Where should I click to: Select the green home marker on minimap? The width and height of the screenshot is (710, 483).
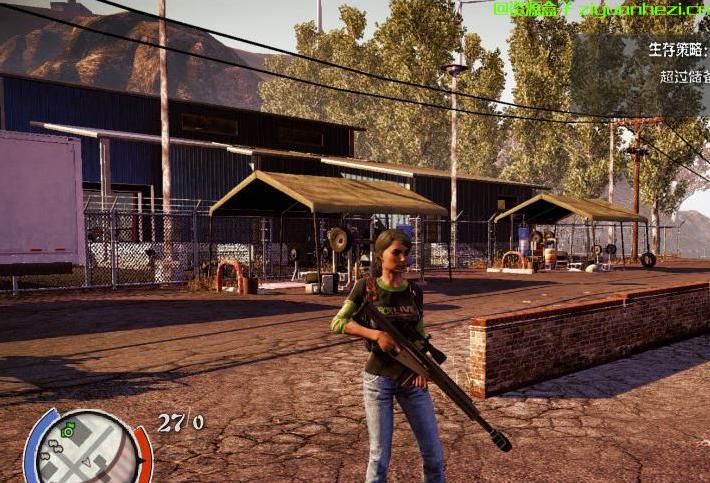pos(68,430)
